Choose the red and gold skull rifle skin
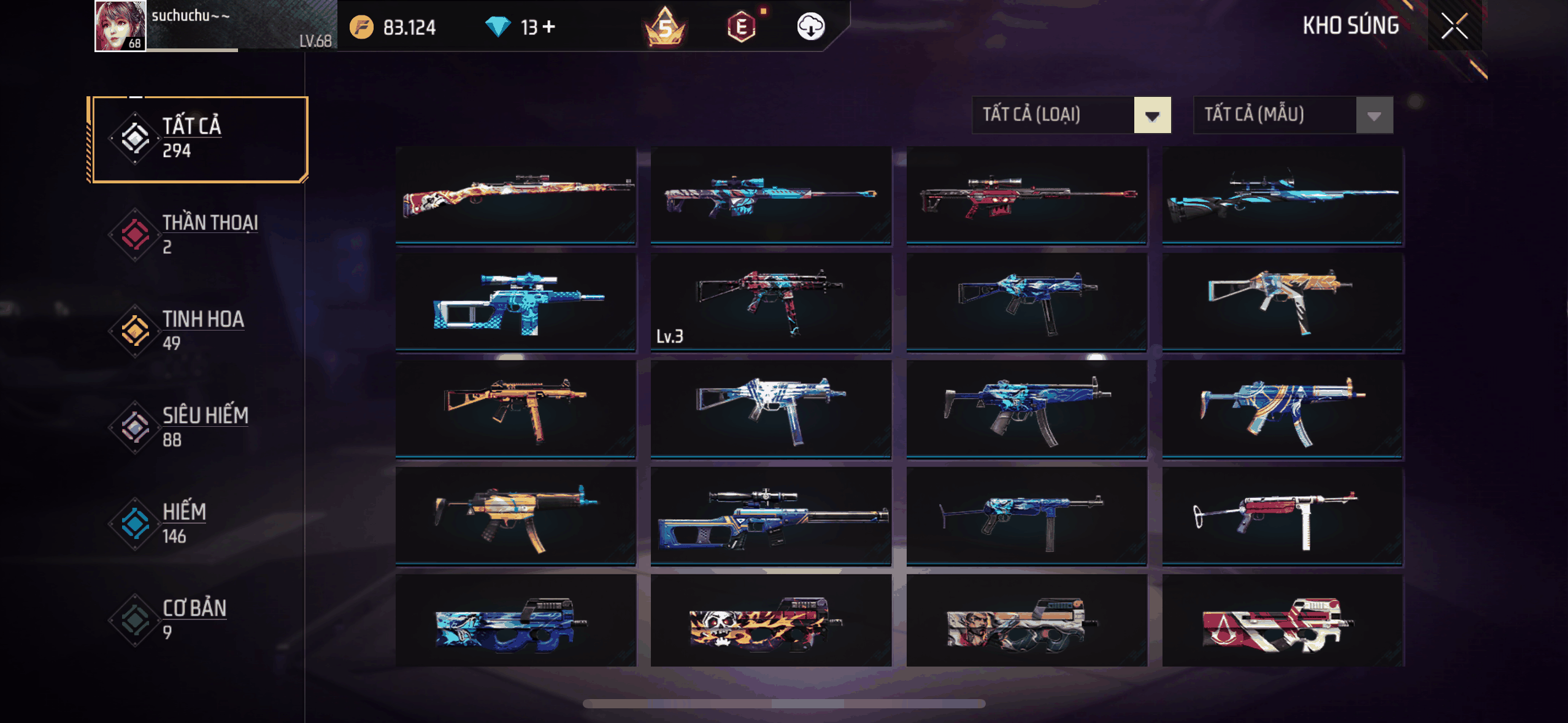 click(x=515, y=194)
